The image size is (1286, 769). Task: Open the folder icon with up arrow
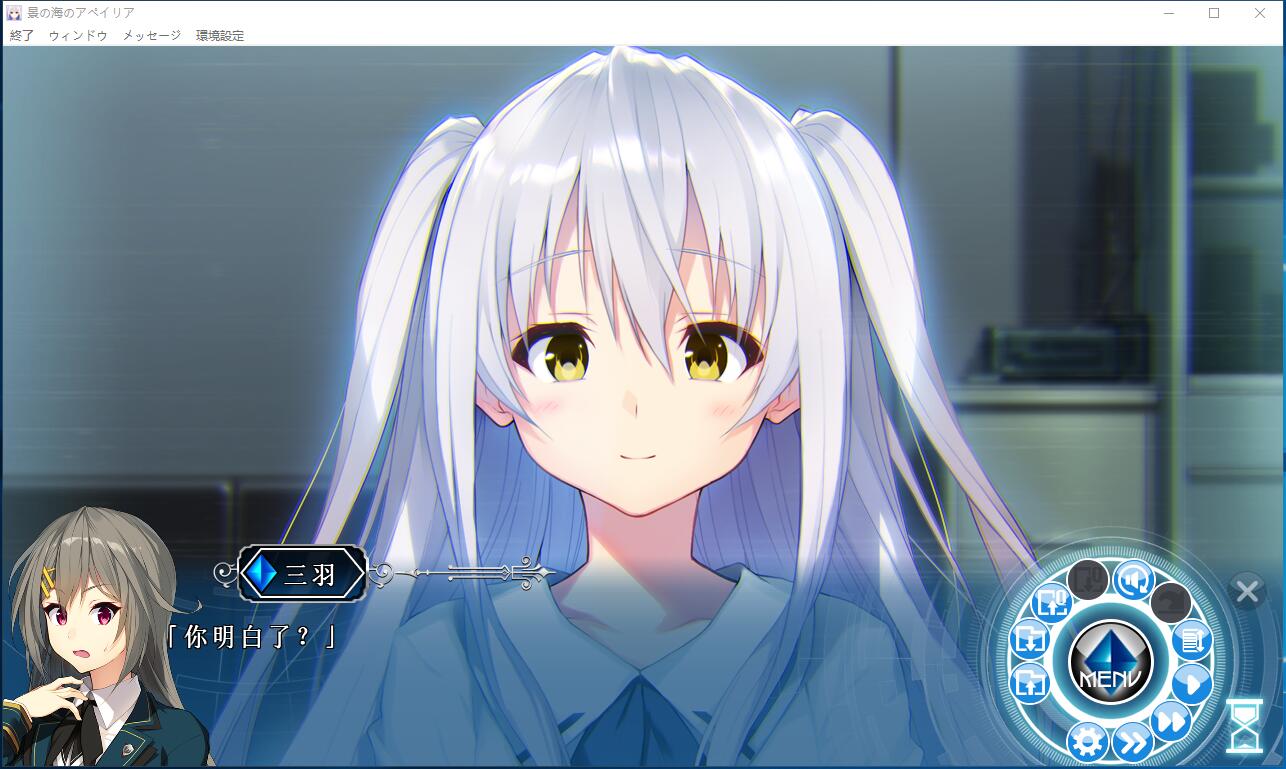pos(1029,684)
